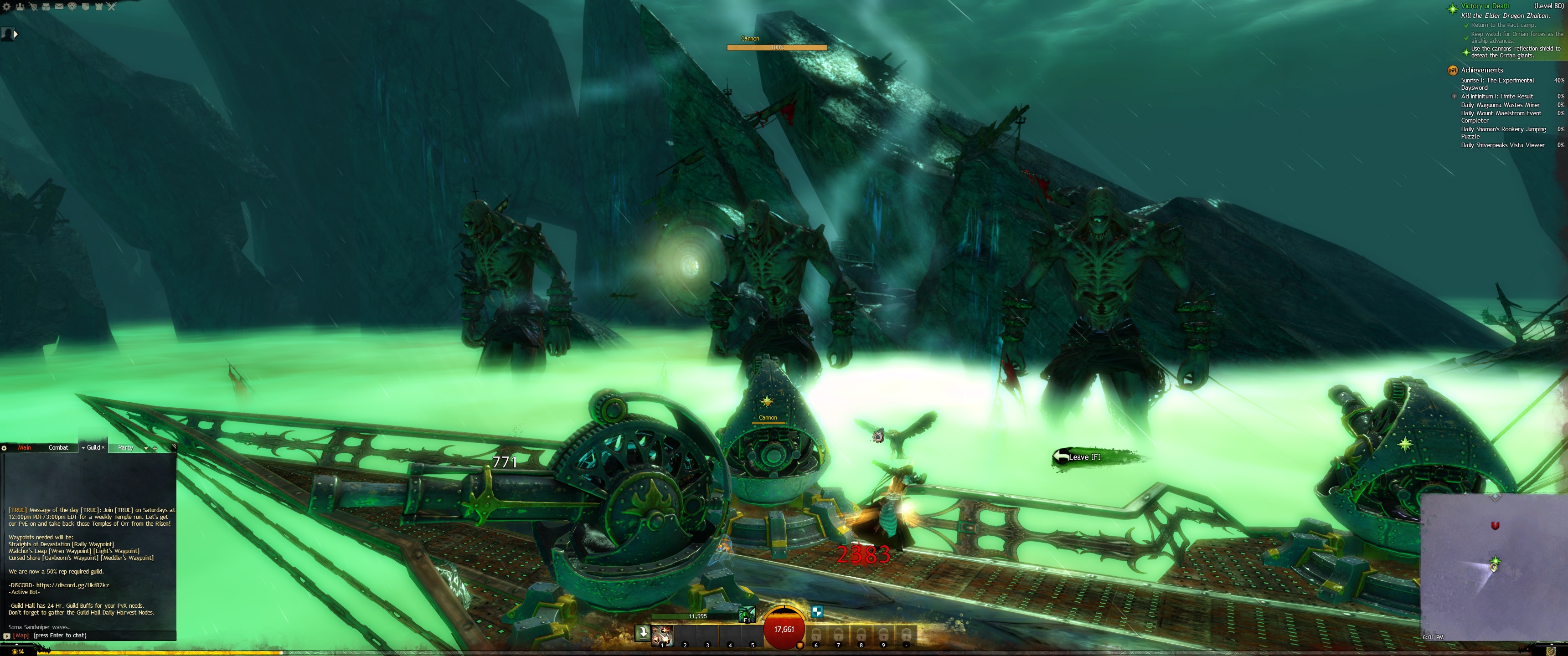Click the minimap
This screenshot has width=1568, height=656.
coord(1494,566)
